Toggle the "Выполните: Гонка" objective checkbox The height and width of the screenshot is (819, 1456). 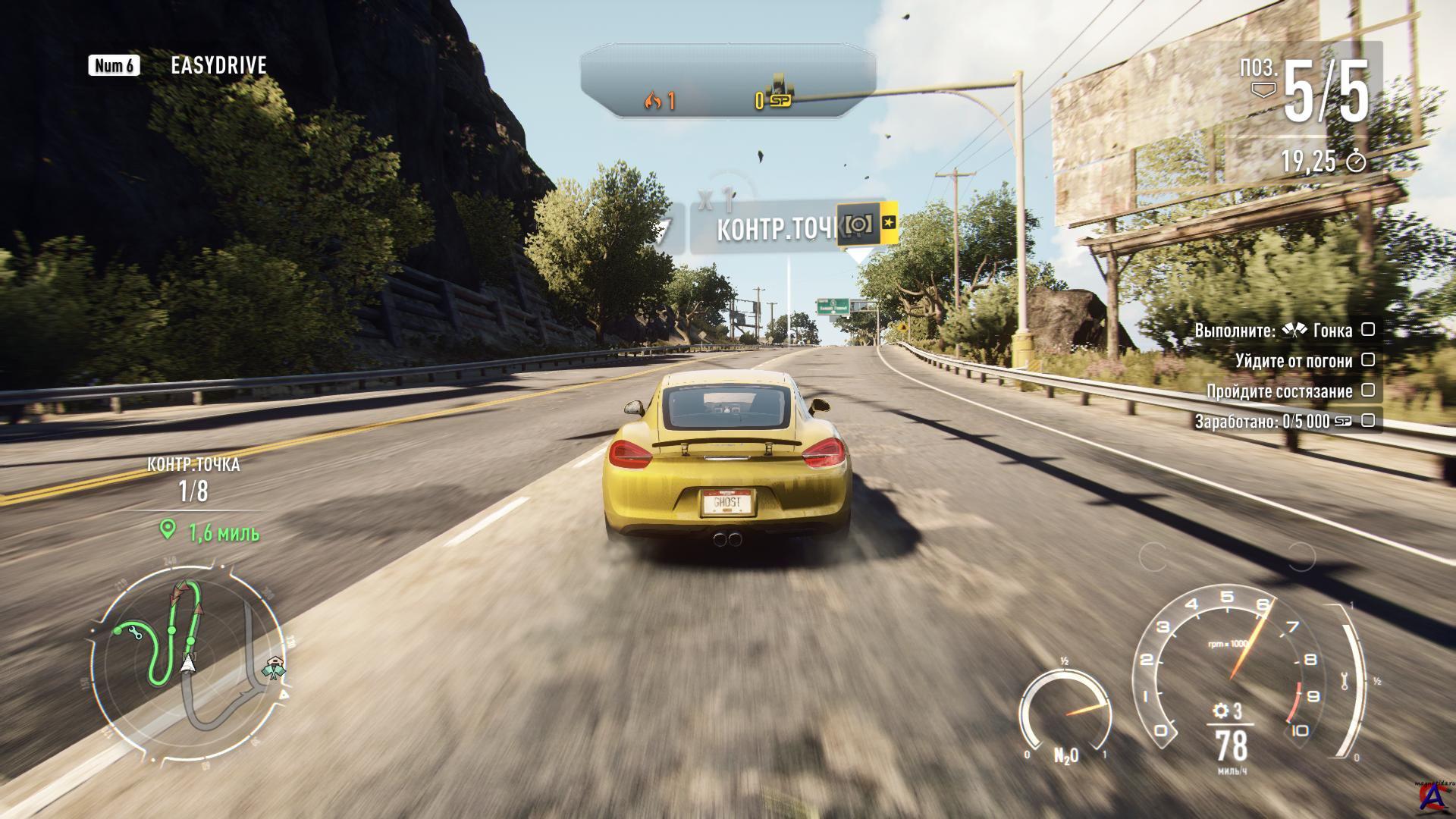(x=1368, y=330)
